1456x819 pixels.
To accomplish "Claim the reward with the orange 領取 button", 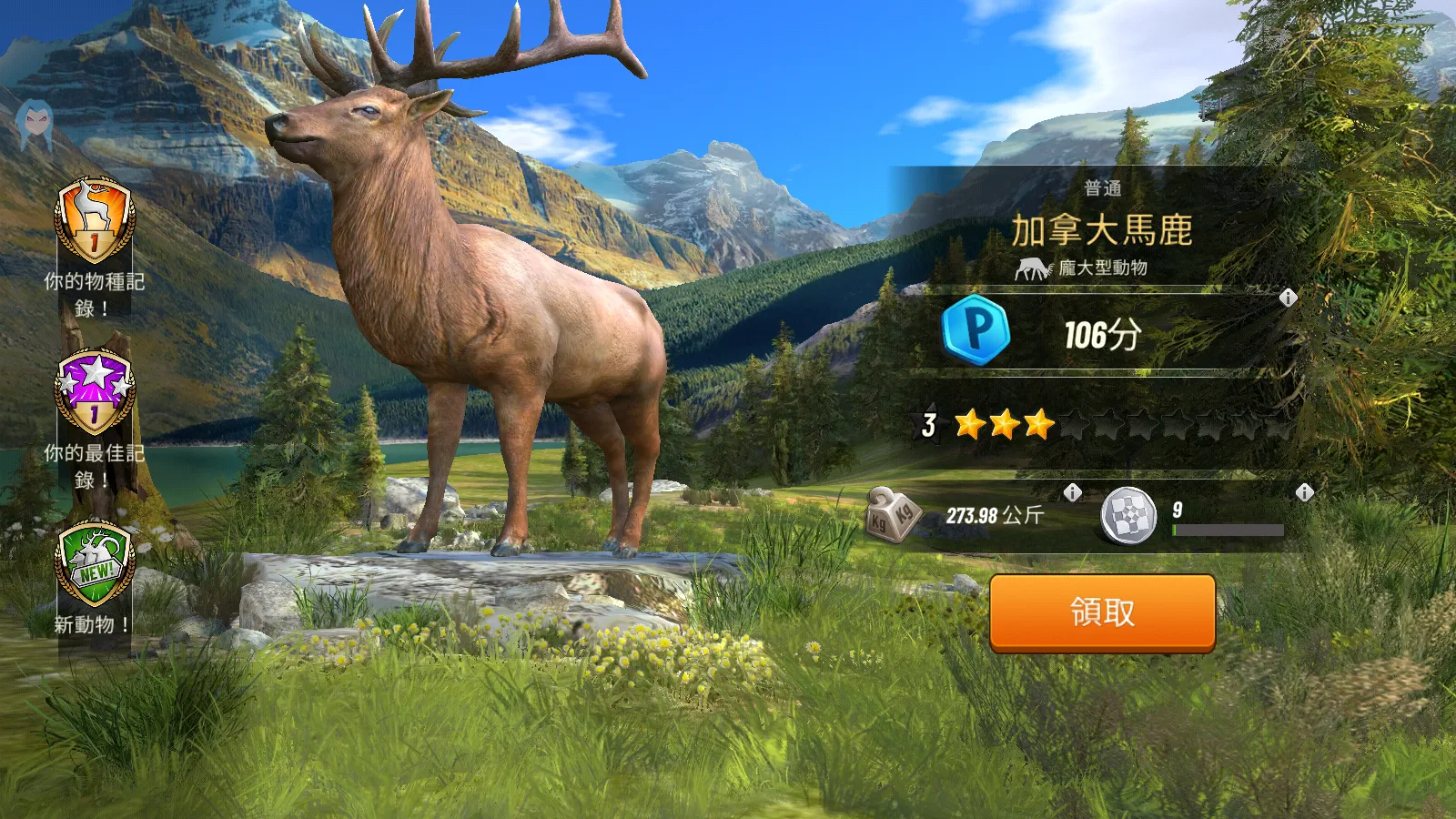I will [x=1102, y=612].
